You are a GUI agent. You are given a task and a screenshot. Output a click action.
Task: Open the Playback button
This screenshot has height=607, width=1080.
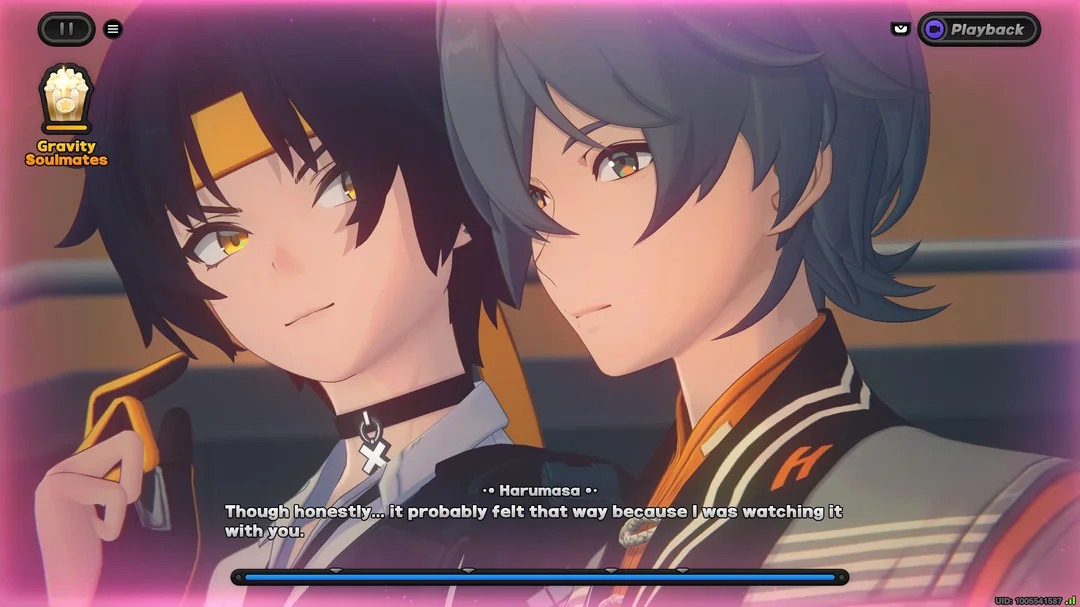point(978,29)
